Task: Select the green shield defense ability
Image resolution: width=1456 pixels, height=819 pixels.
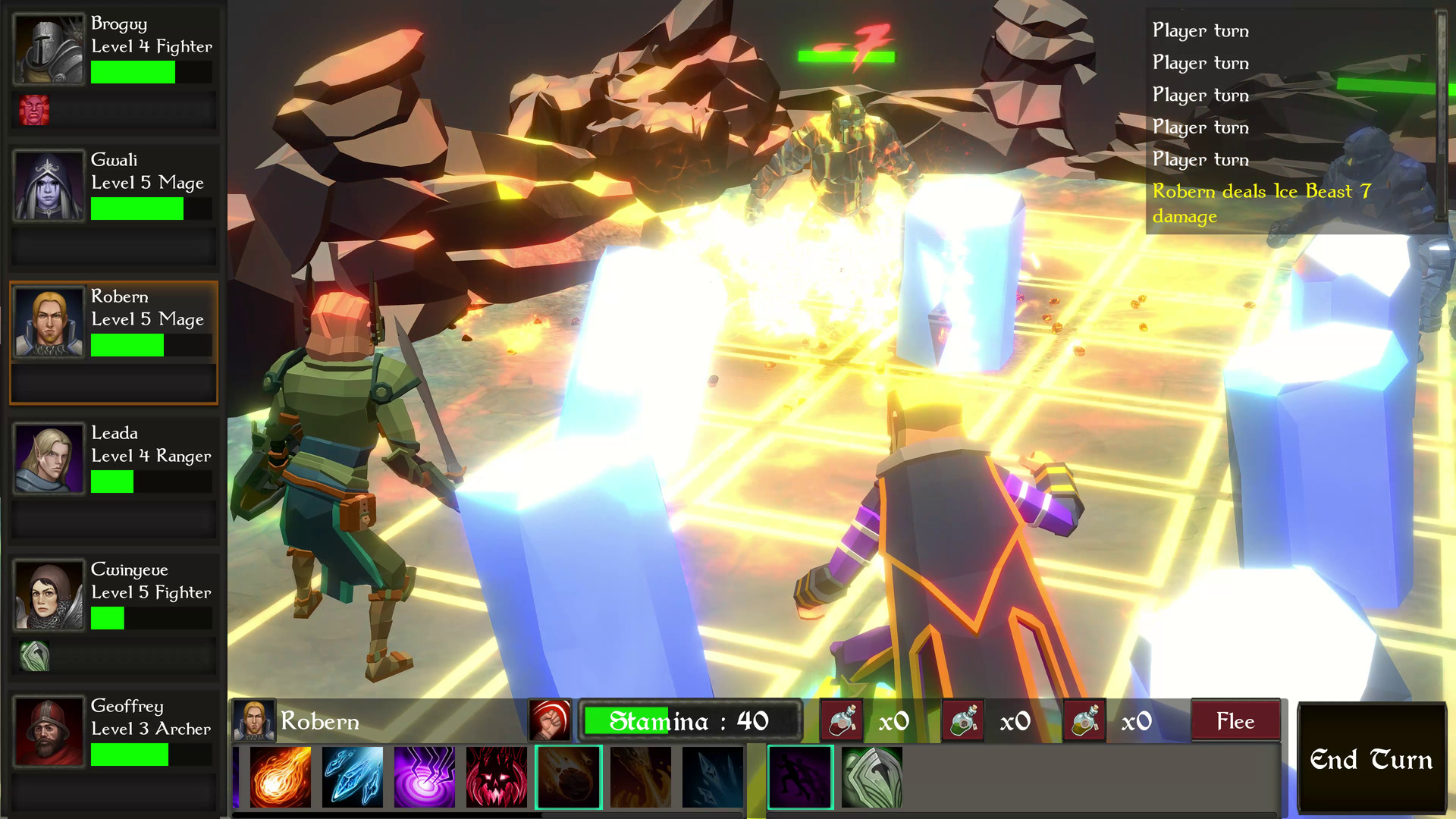Action: click(x=871, y=775)
